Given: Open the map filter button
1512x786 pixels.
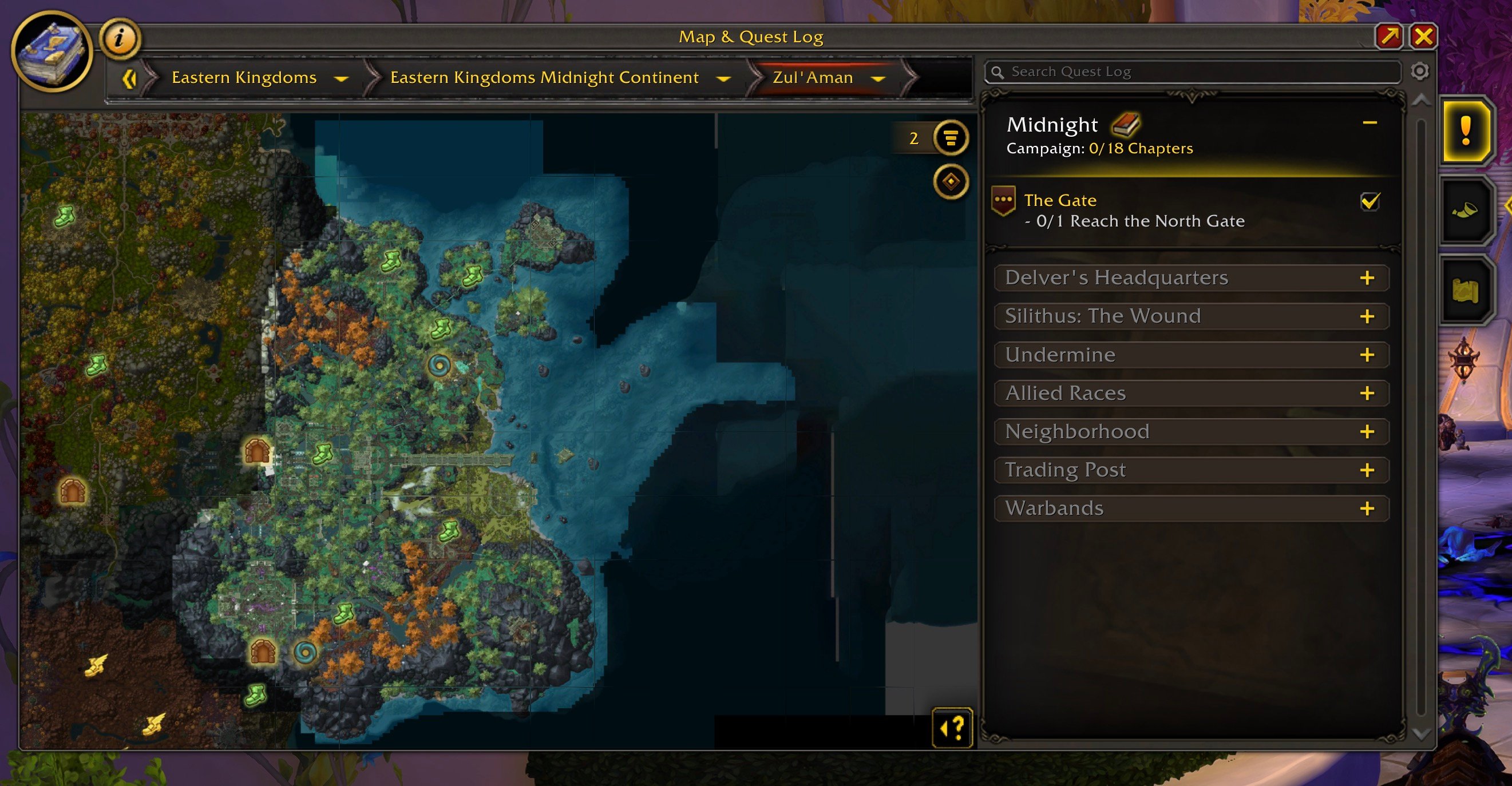Looking at the screenshot, I should 950,138.
